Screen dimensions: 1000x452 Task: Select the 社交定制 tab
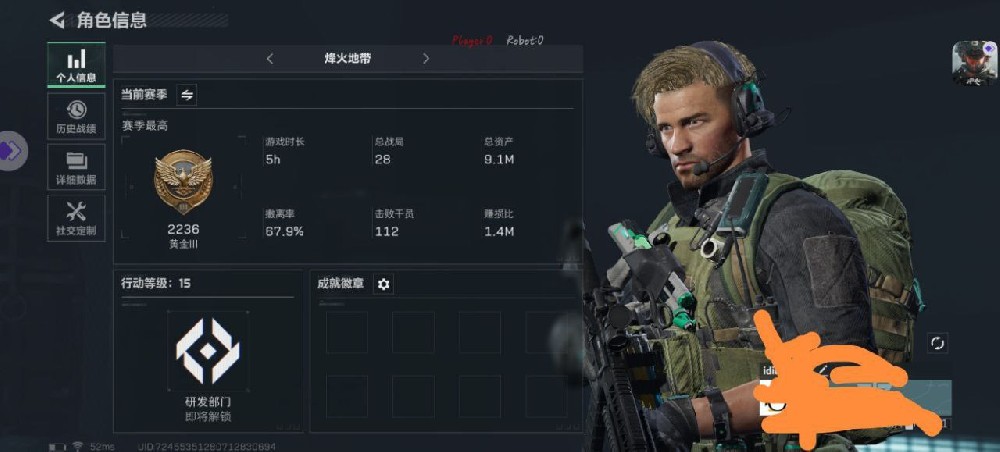(x=76, y=217)
